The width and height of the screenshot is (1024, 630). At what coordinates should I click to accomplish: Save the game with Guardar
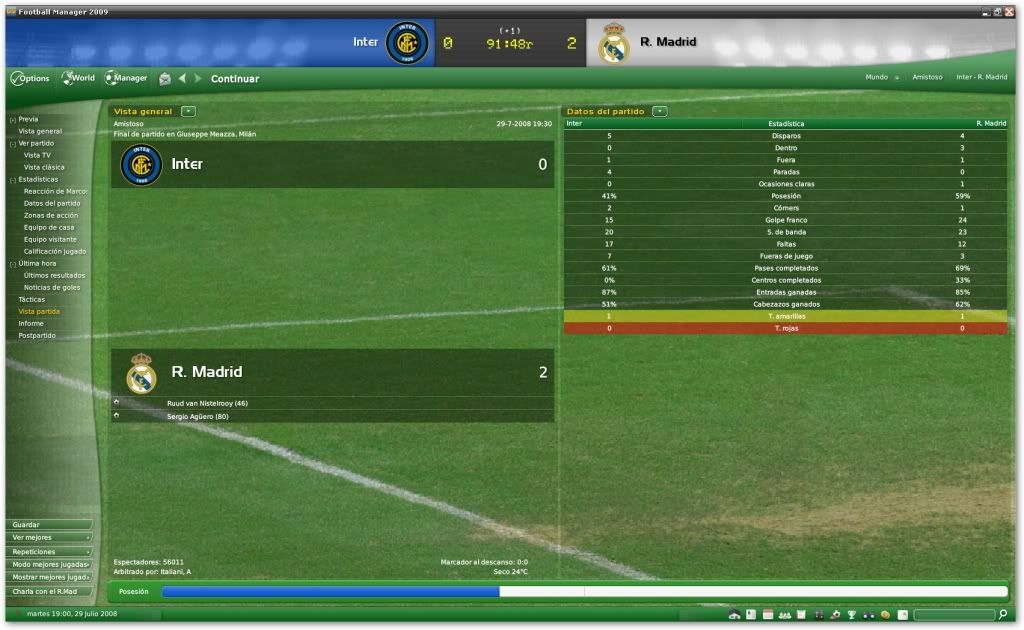(x=48, y=524)
